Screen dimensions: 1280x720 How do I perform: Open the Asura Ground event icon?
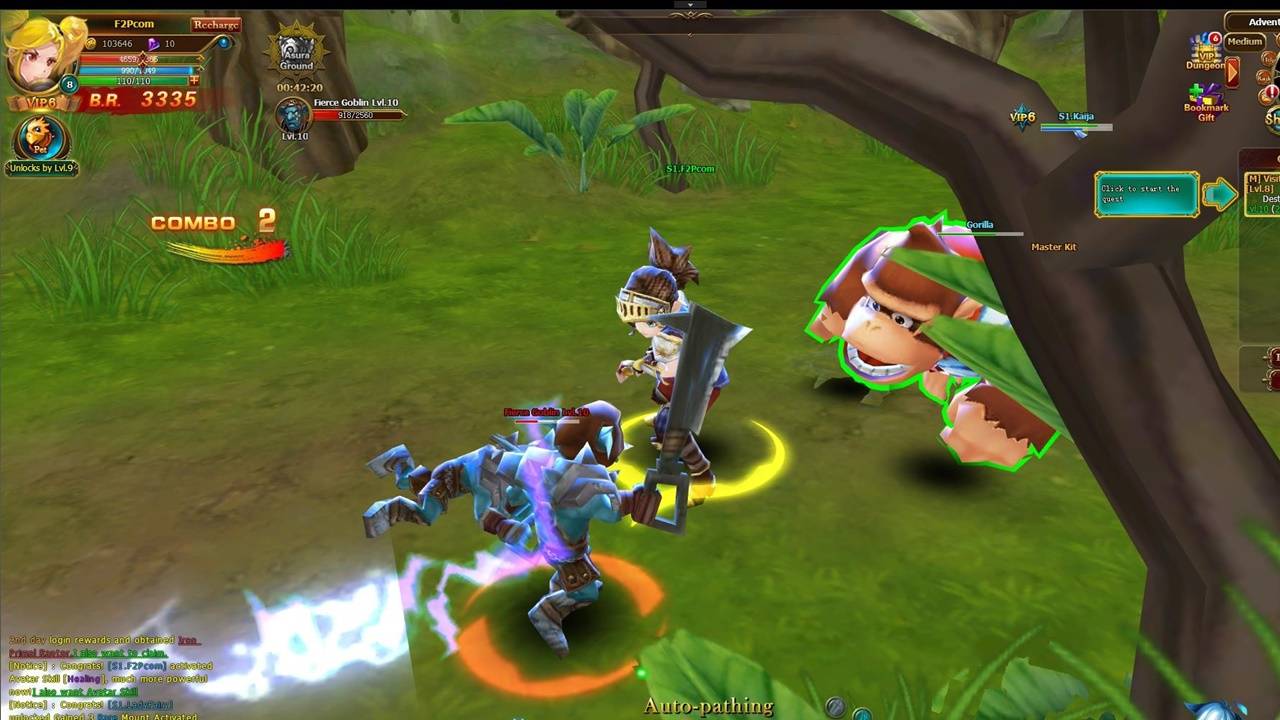coord(296,52)
